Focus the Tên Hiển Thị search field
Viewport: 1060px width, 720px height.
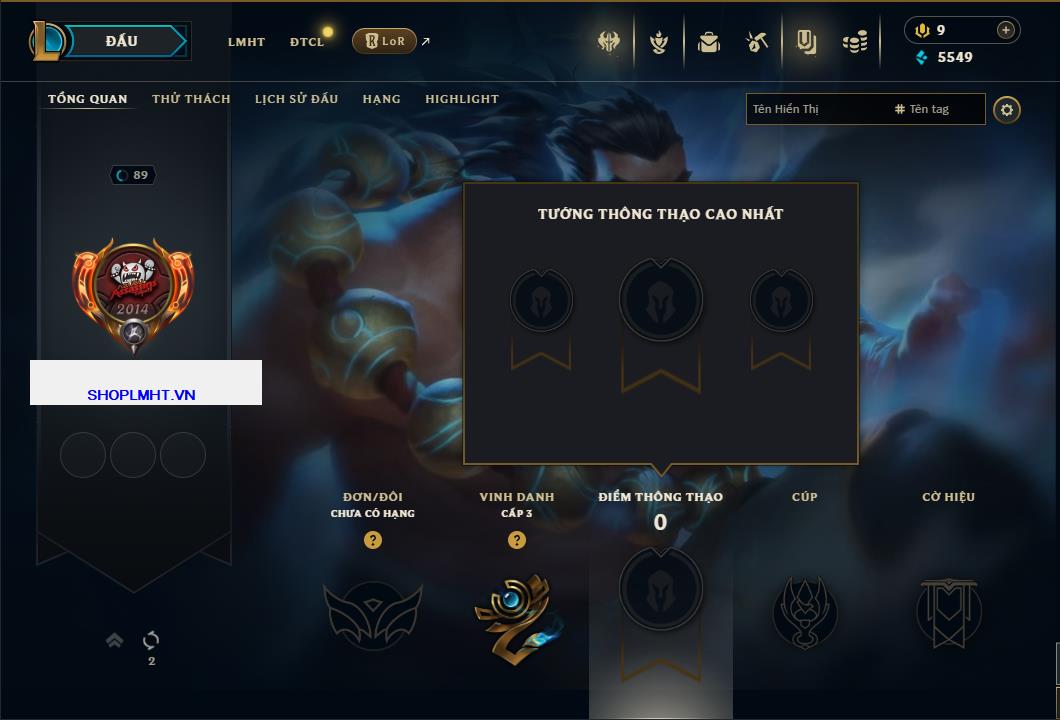pos(817,109)
